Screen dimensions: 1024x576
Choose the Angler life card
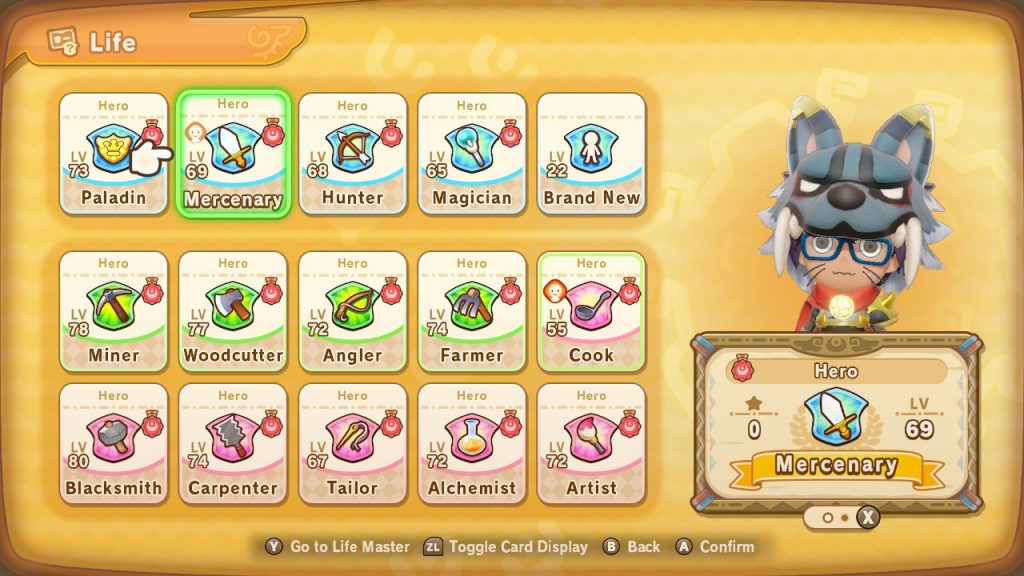pos(352,310)
